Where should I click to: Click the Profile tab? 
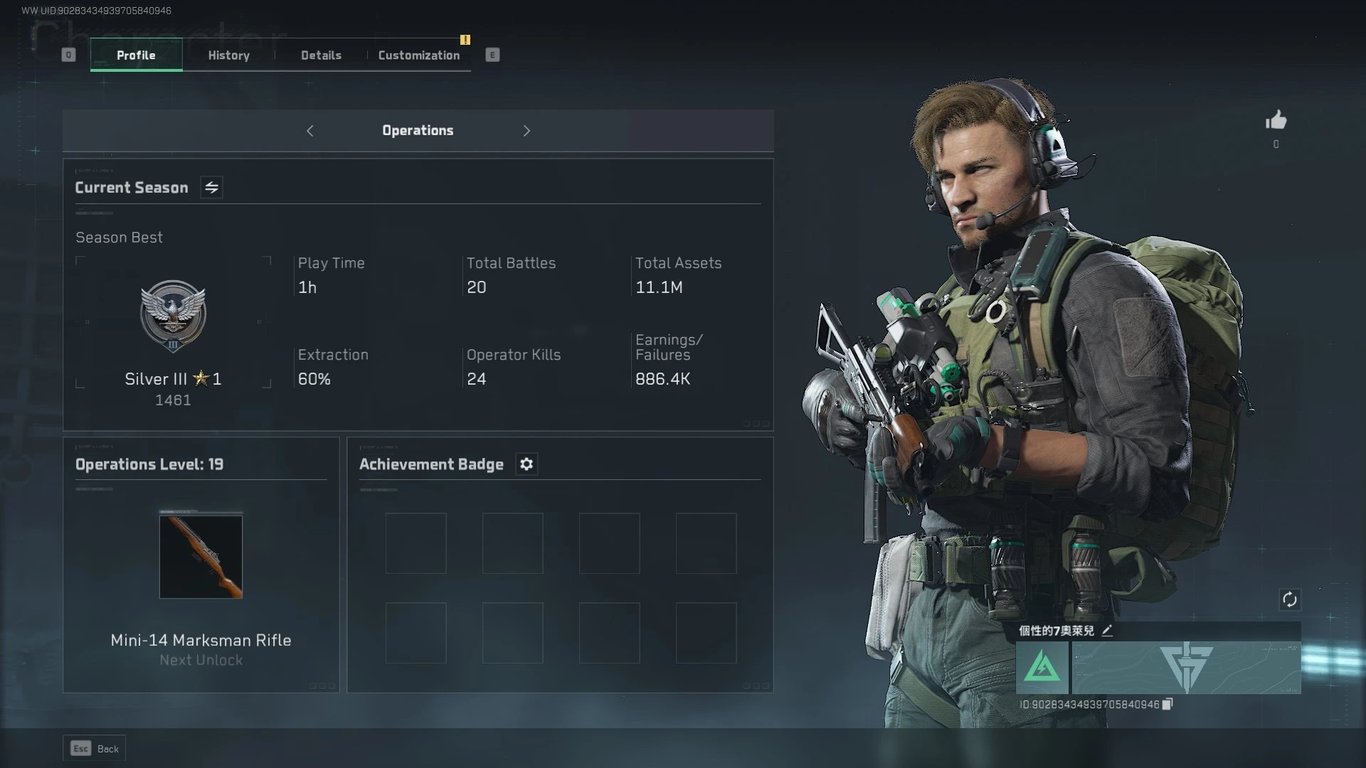point(136,55)
